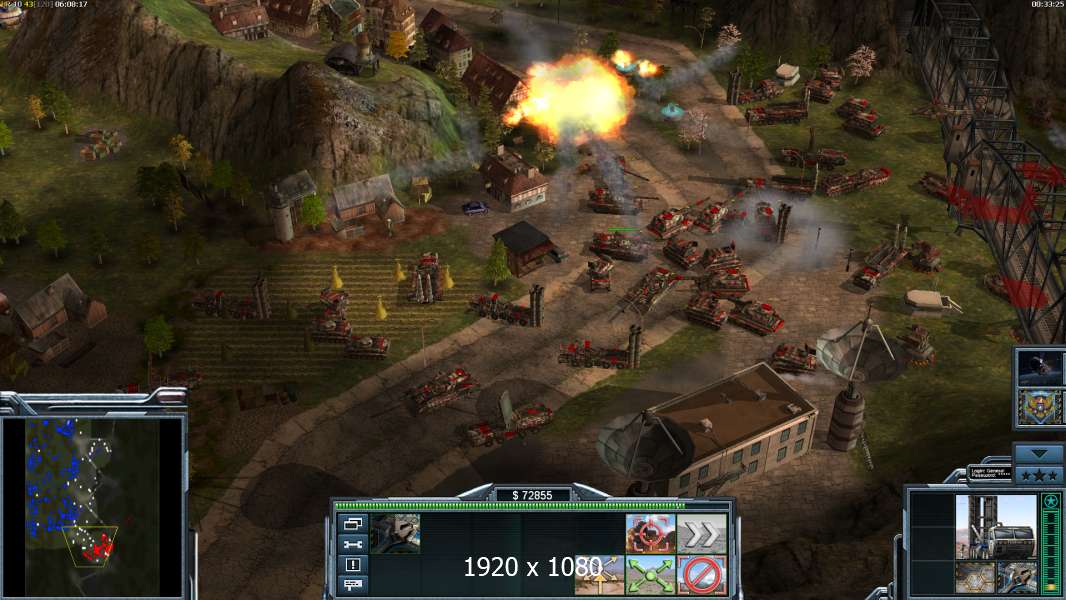The height and width of the screenshot is (600, 1066).
Task: Select the double chevron command icon
Action: [702, 533]
